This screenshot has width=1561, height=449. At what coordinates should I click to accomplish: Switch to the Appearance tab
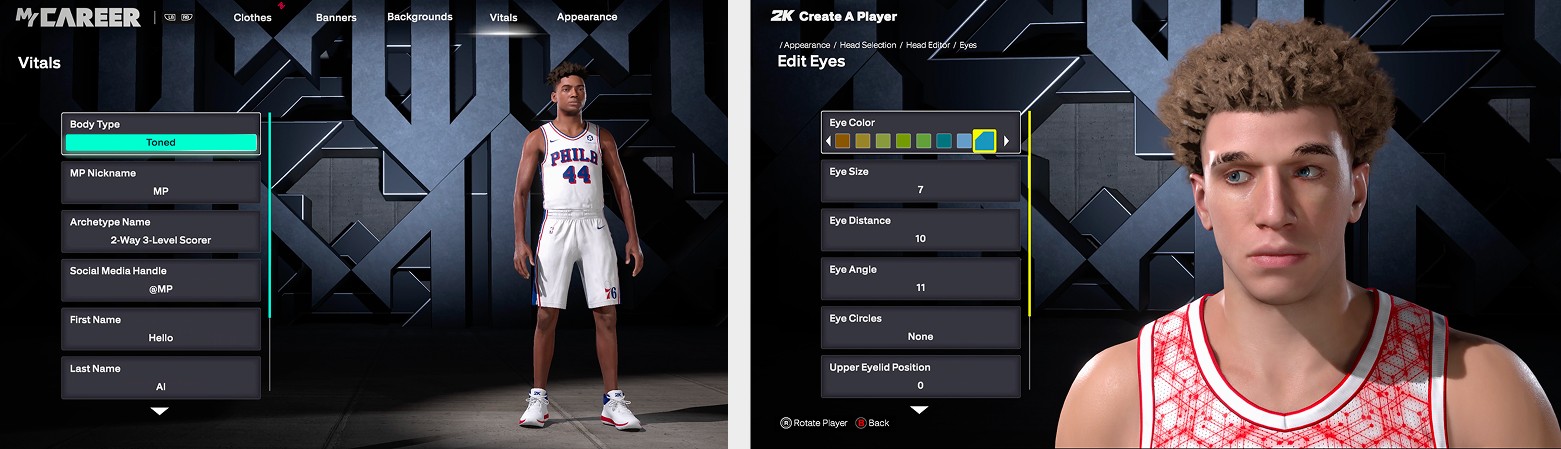click(x=587, y=17)
